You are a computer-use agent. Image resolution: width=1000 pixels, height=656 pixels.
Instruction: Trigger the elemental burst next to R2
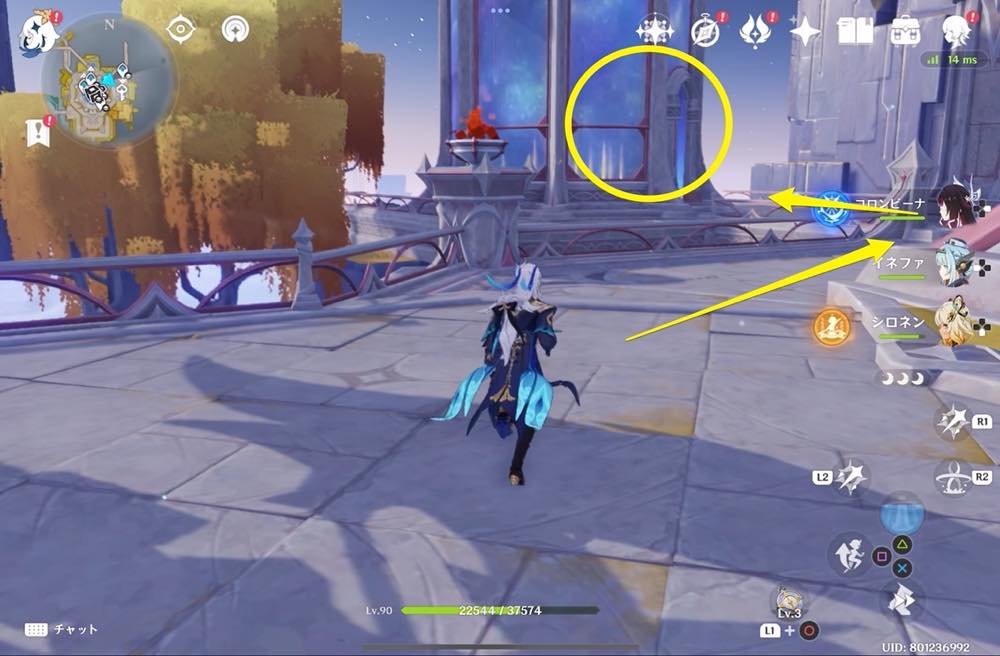coord(953,479)
